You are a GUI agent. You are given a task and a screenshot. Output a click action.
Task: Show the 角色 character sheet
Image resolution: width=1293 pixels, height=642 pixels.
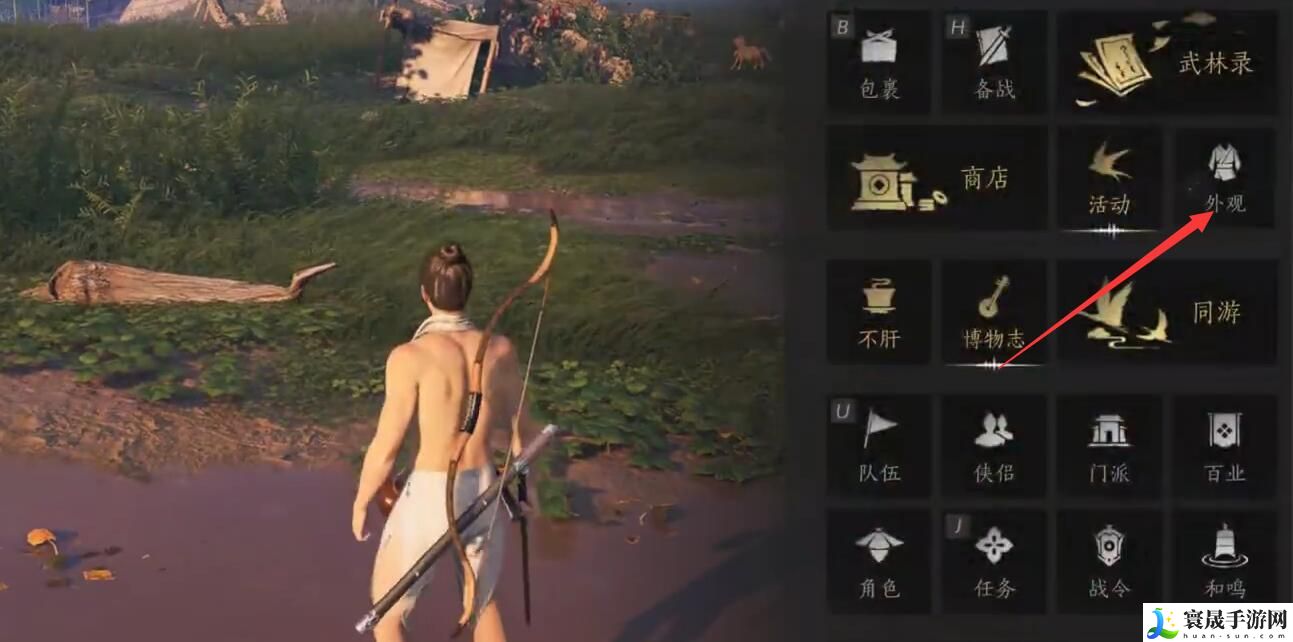879,561
